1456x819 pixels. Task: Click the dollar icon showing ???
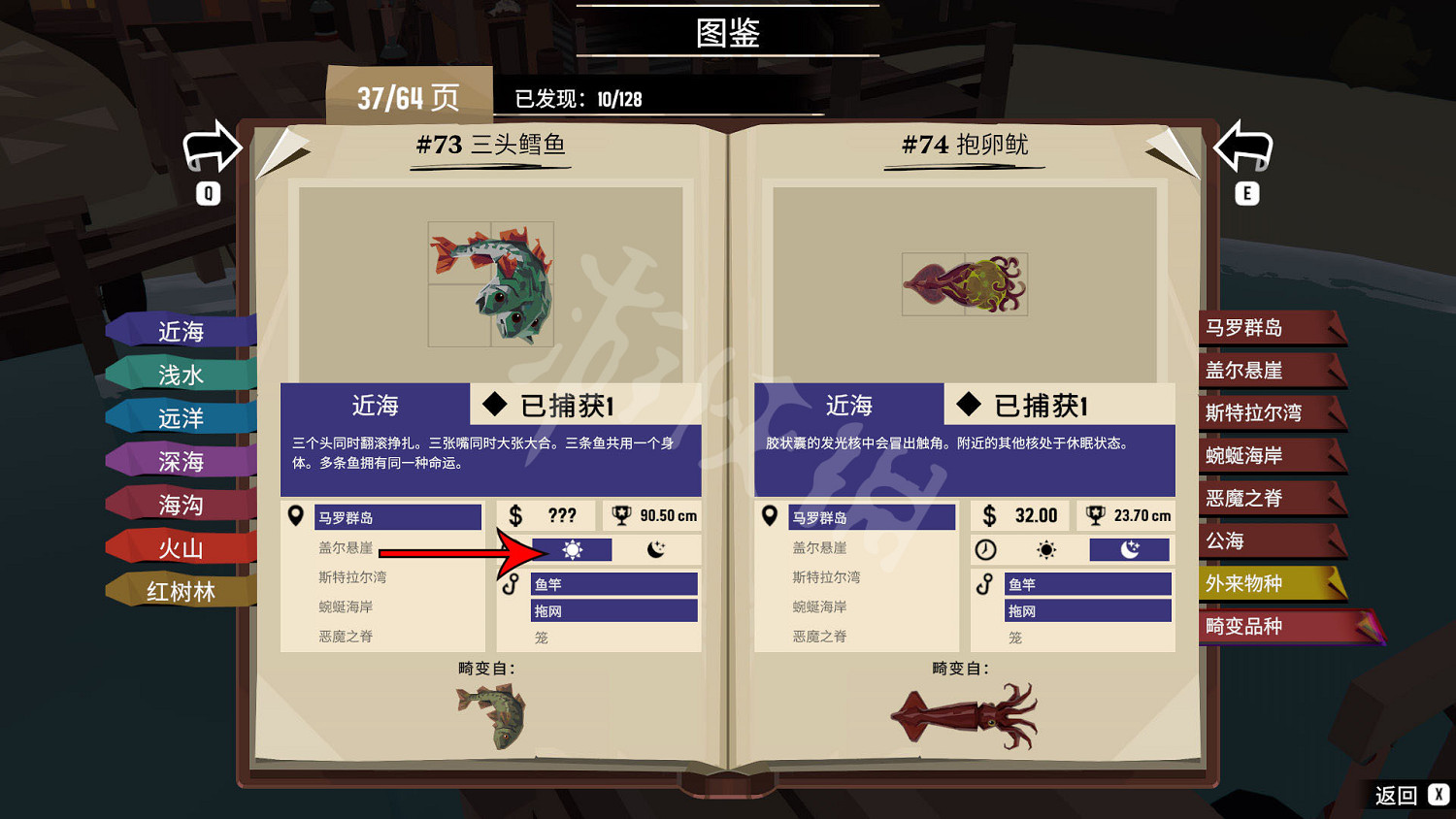click(515, 515)
